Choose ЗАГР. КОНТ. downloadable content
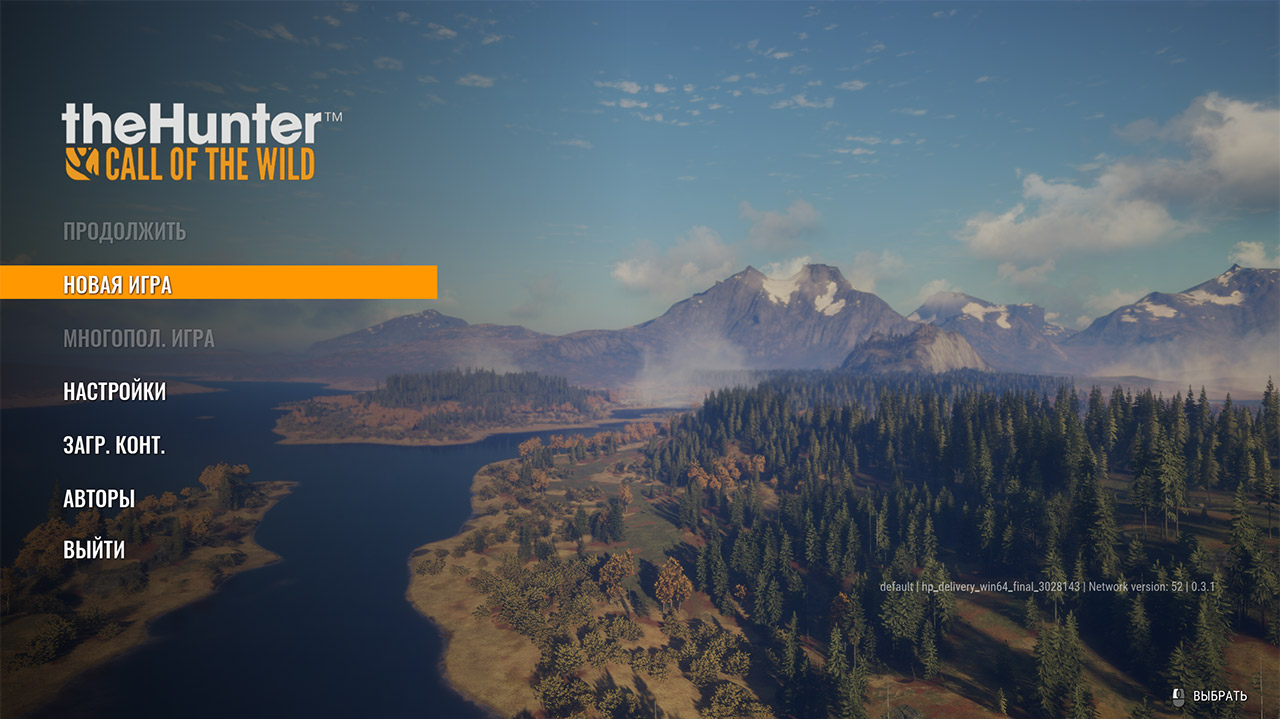 coord(114,445)
